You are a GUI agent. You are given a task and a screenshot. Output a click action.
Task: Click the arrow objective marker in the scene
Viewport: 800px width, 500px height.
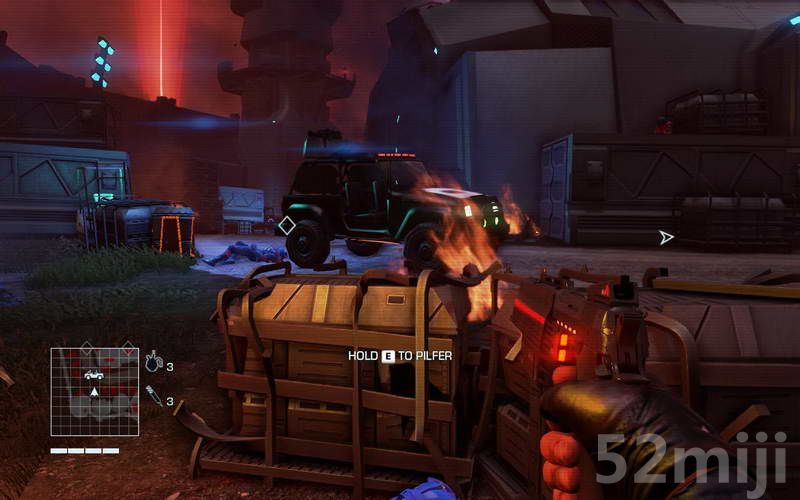coord(666,237)
